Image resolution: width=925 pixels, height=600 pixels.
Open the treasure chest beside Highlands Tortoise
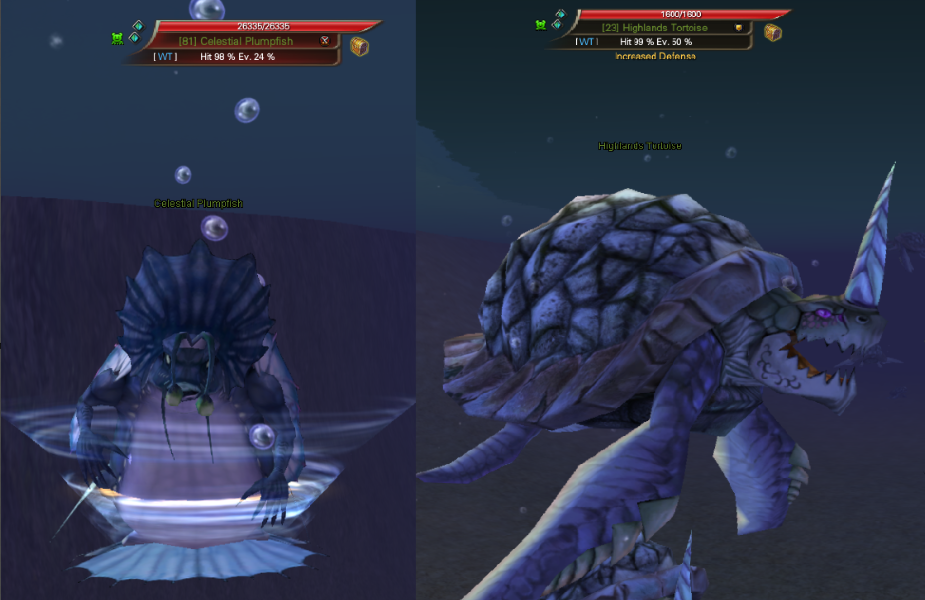[x=773, y=32]
